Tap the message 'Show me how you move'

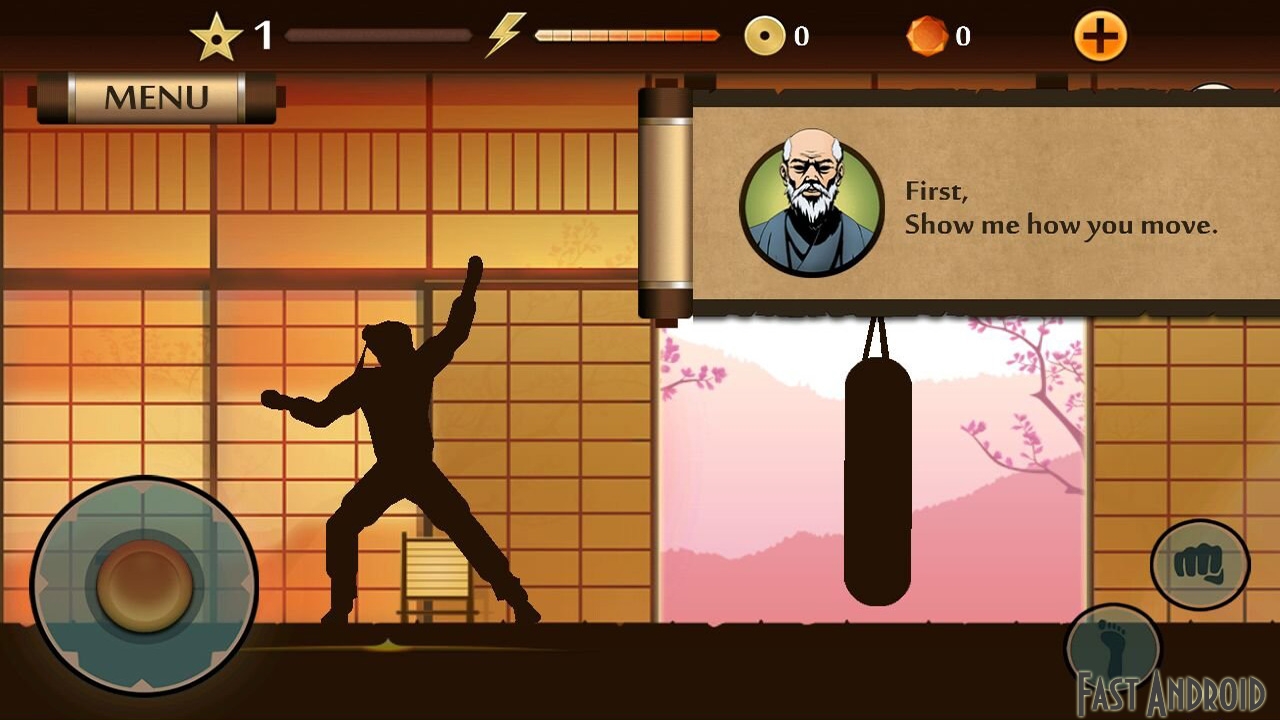pos(1062,225)
